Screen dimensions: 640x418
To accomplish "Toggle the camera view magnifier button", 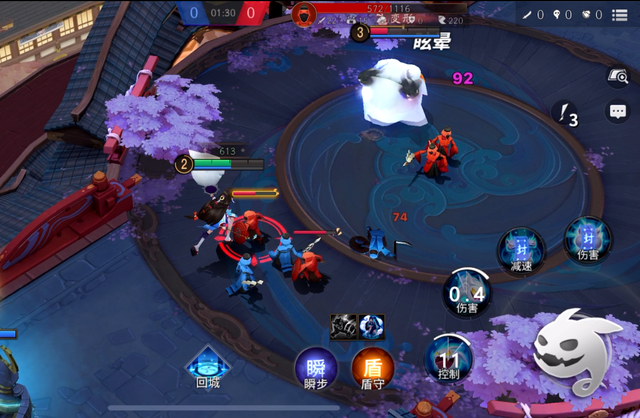I will 618,76.
